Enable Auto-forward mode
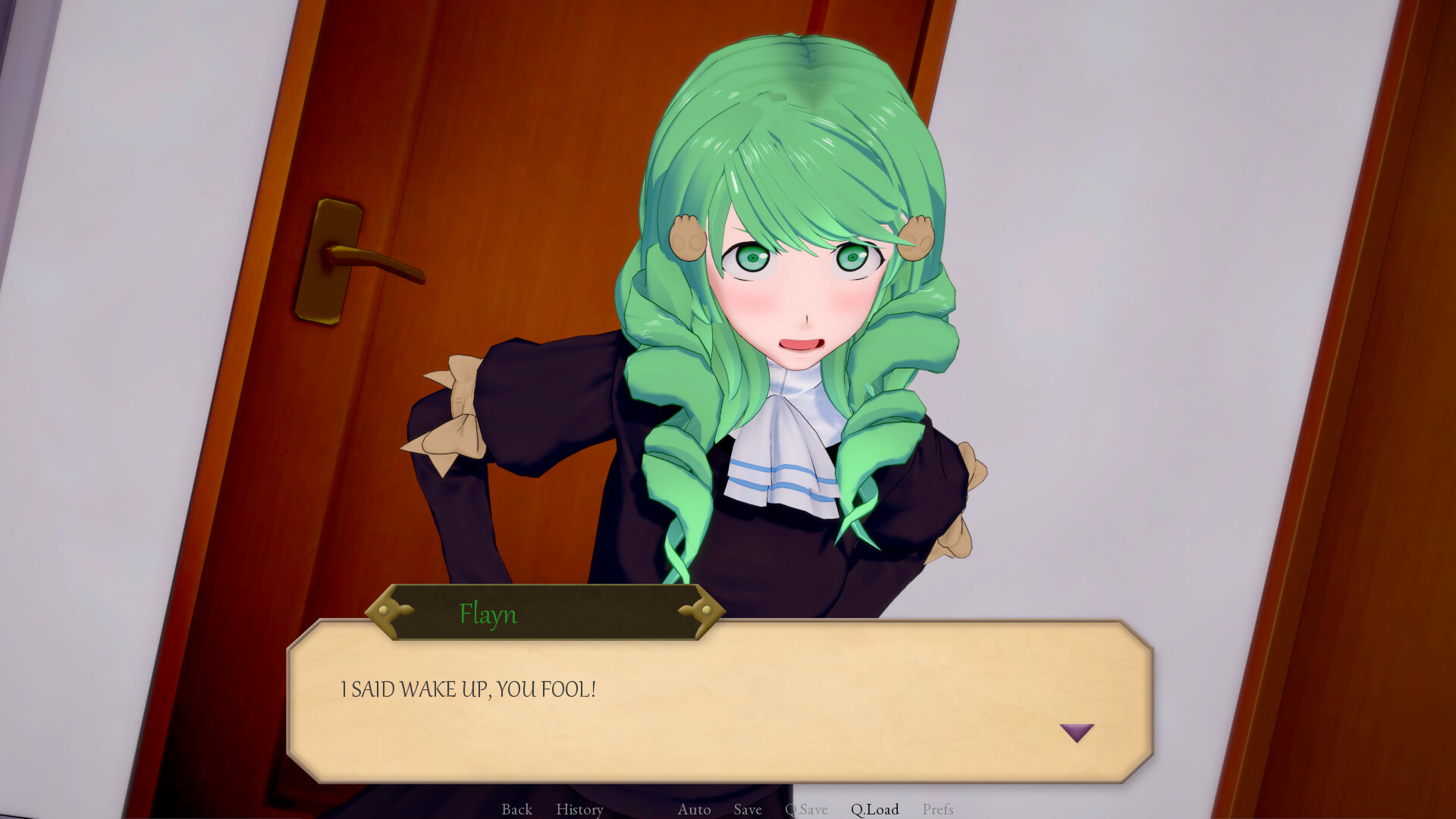1456x819 pixels. pos(693,809)
